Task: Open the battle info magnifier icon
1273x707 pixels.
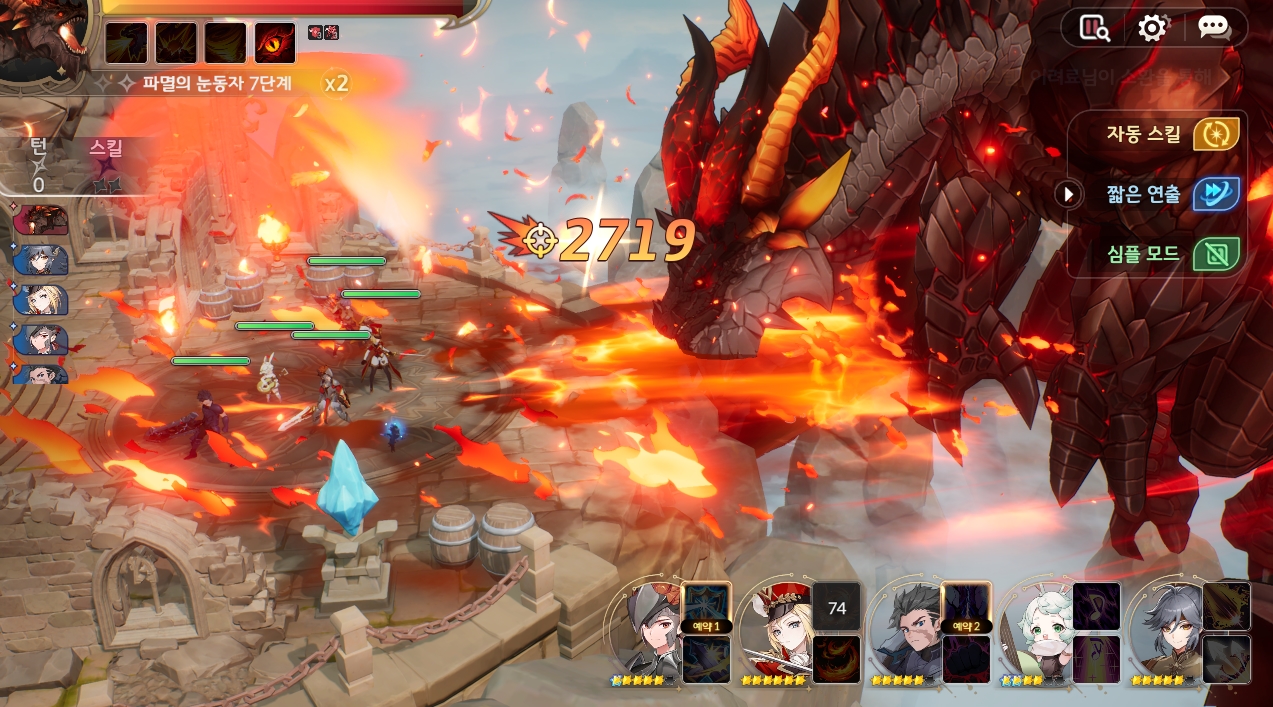Action: click(x=1095, y=28)
